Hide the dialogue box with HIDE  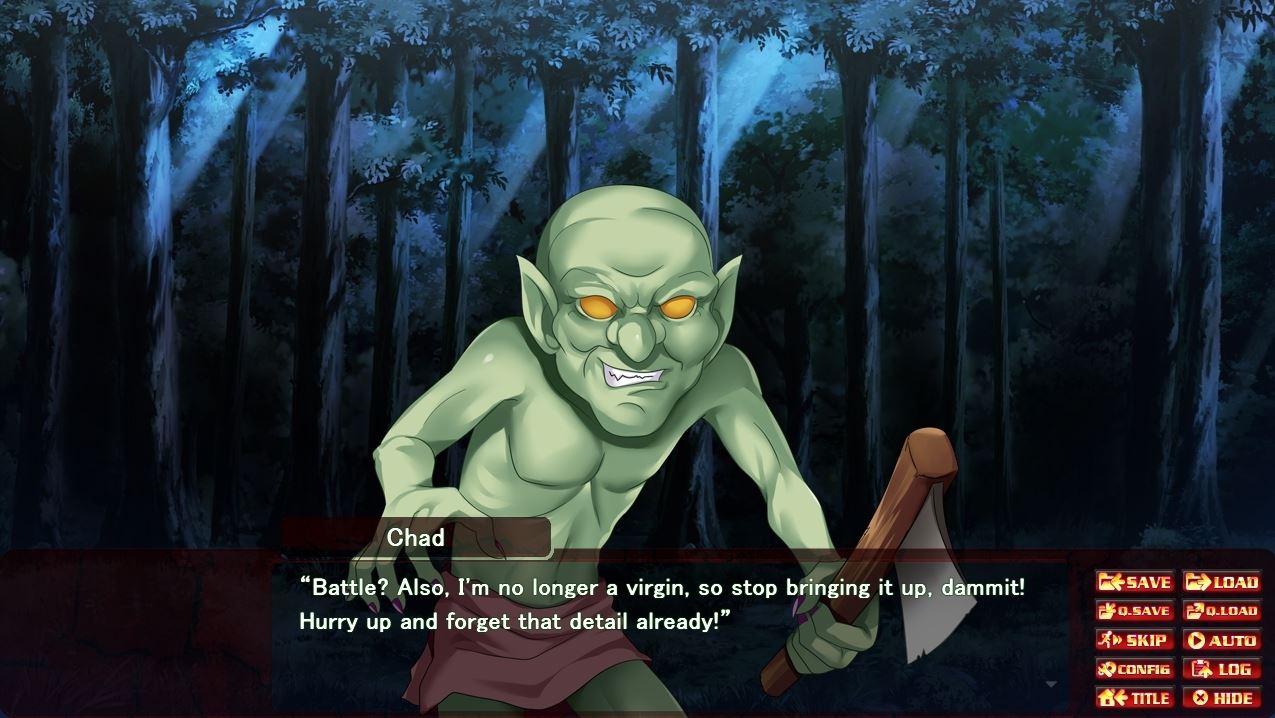[x=1221, y=698]
